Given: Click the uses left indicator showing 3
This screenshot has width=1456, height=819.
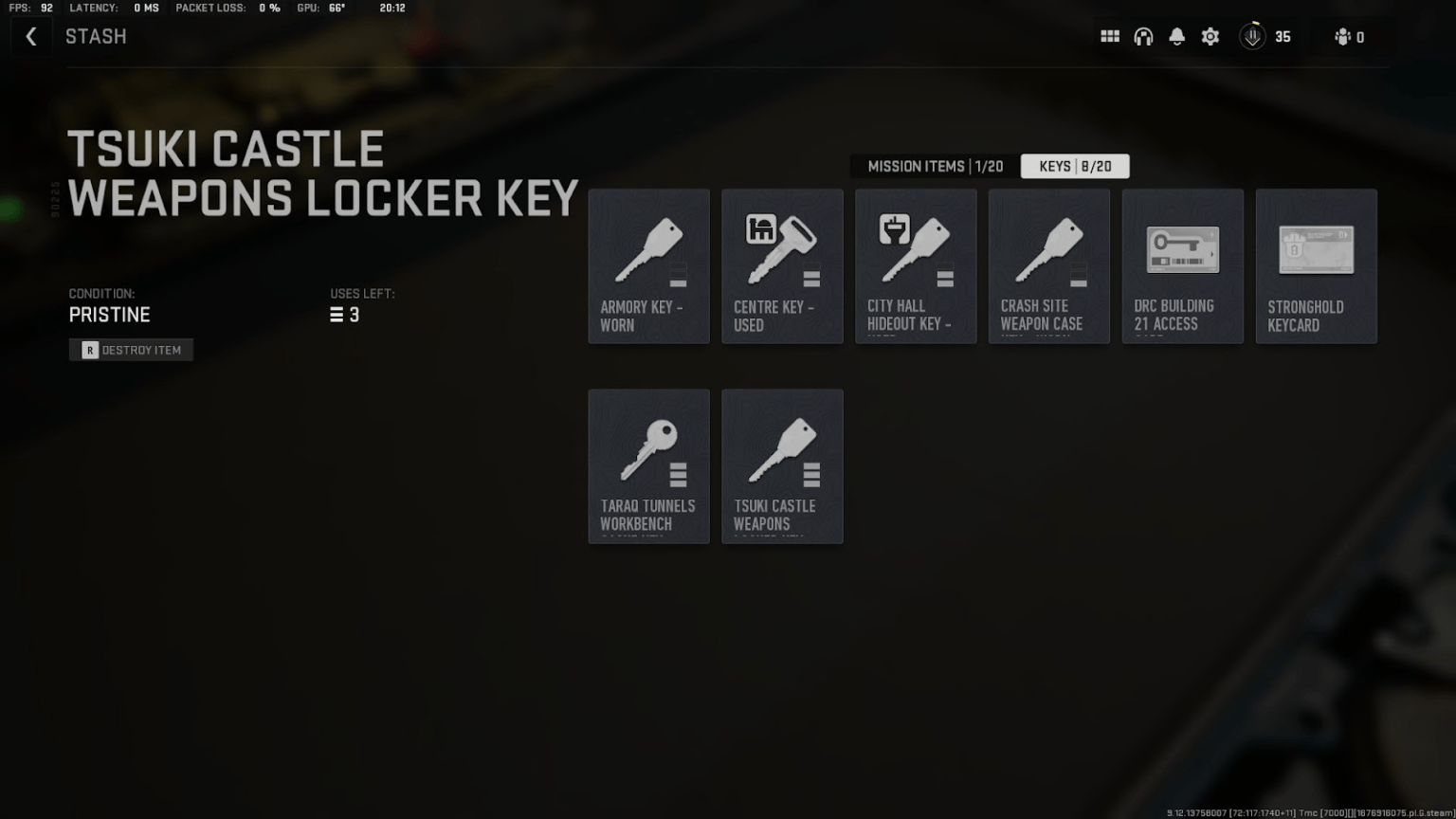Looking at the screenshot, I should click(x=345, y=314).
